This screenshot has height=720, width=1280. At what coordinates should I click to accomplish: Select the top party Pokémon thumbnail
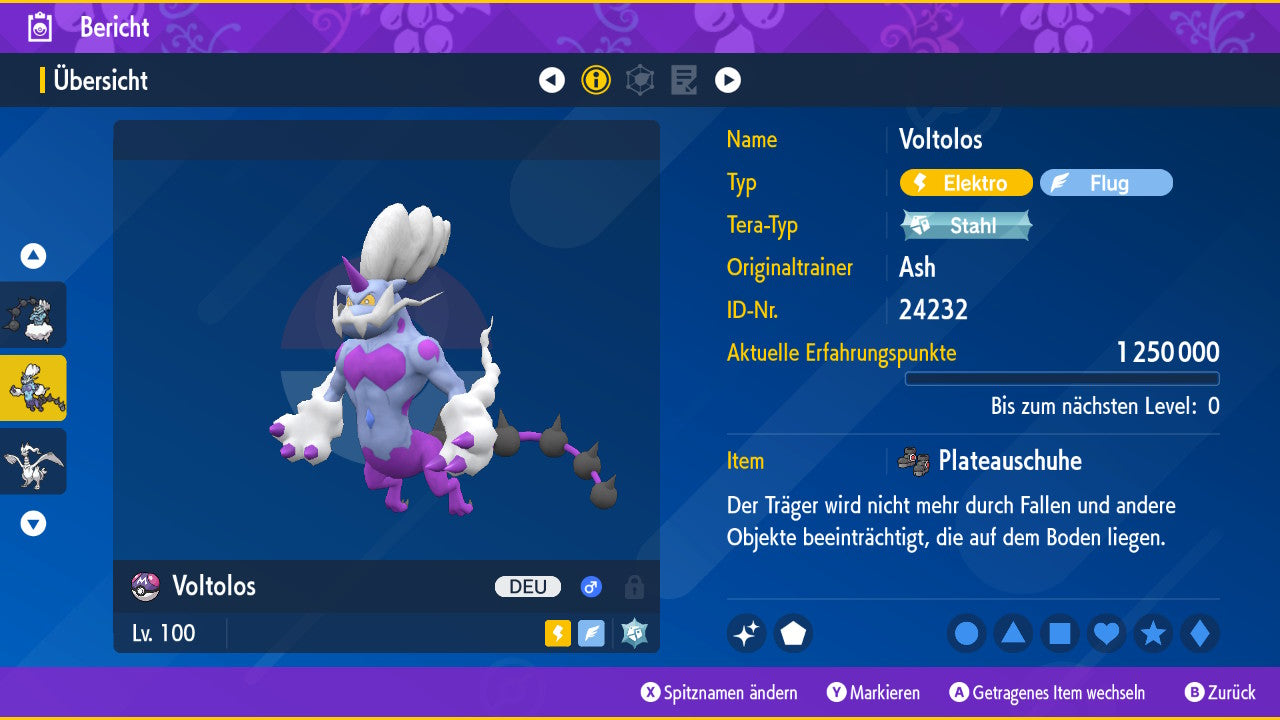[33, 315]
